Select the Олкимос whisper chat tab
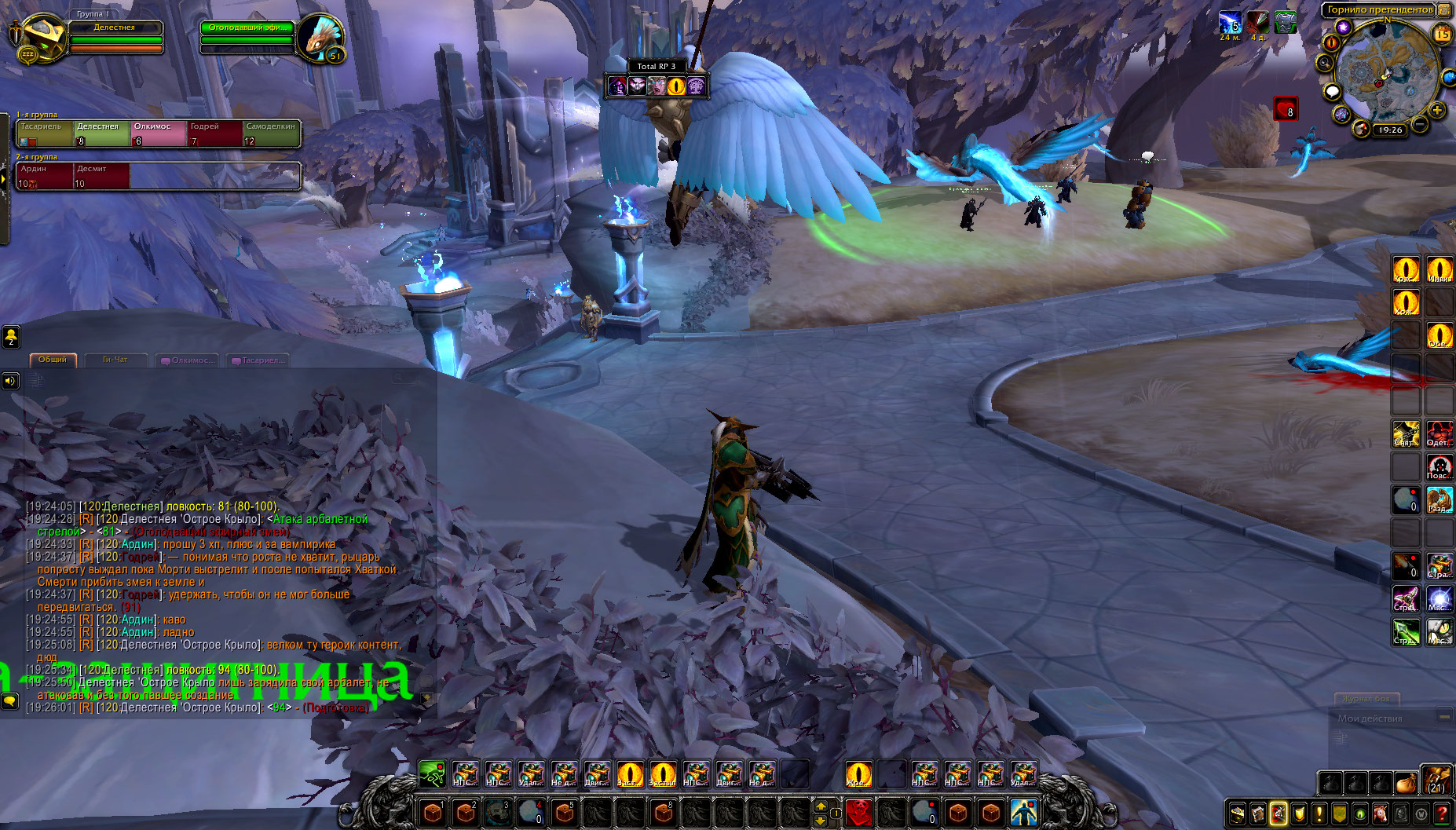The height and width of the screenshot is (830, 1456). (x=190, y=360)
